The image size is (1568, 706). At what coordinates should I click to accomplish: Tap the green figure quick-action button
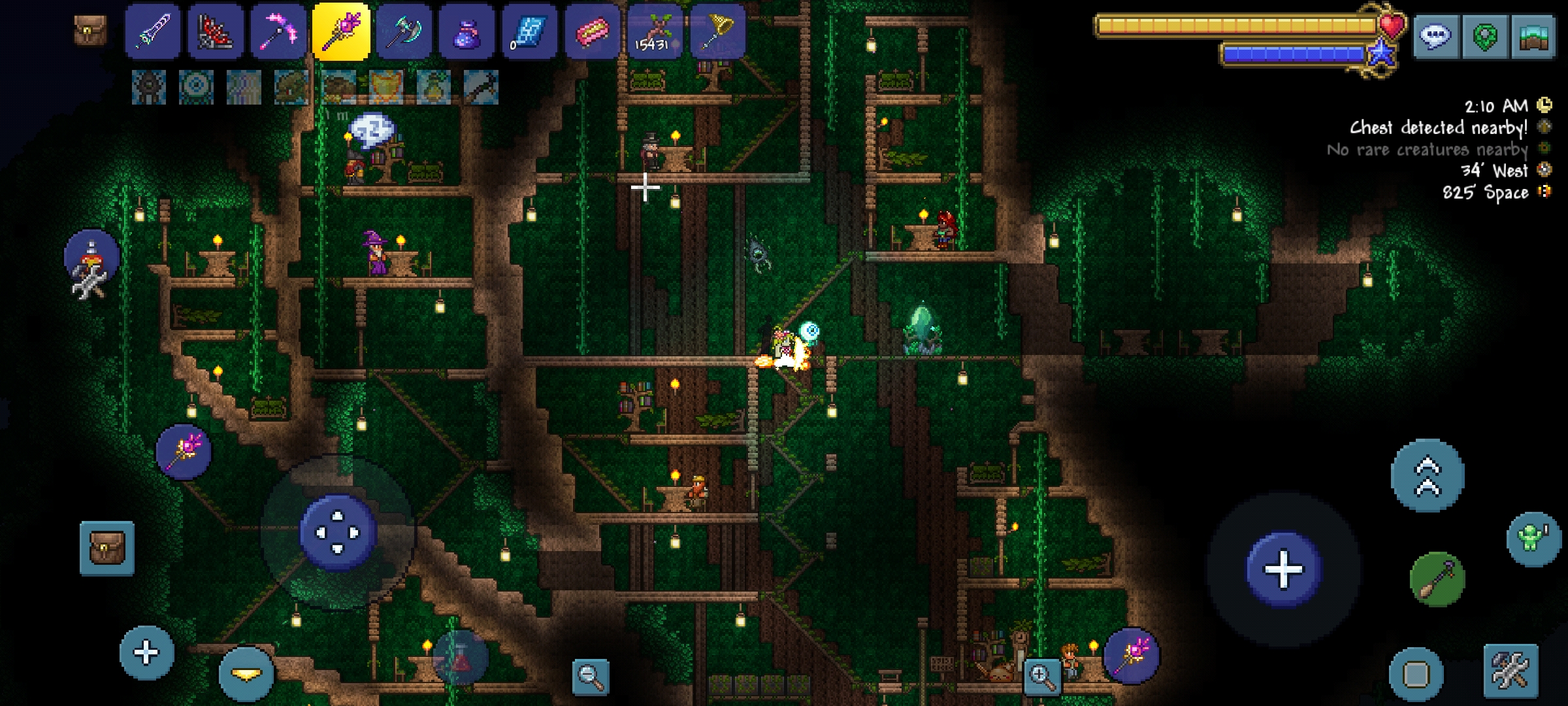point(1533,539)
